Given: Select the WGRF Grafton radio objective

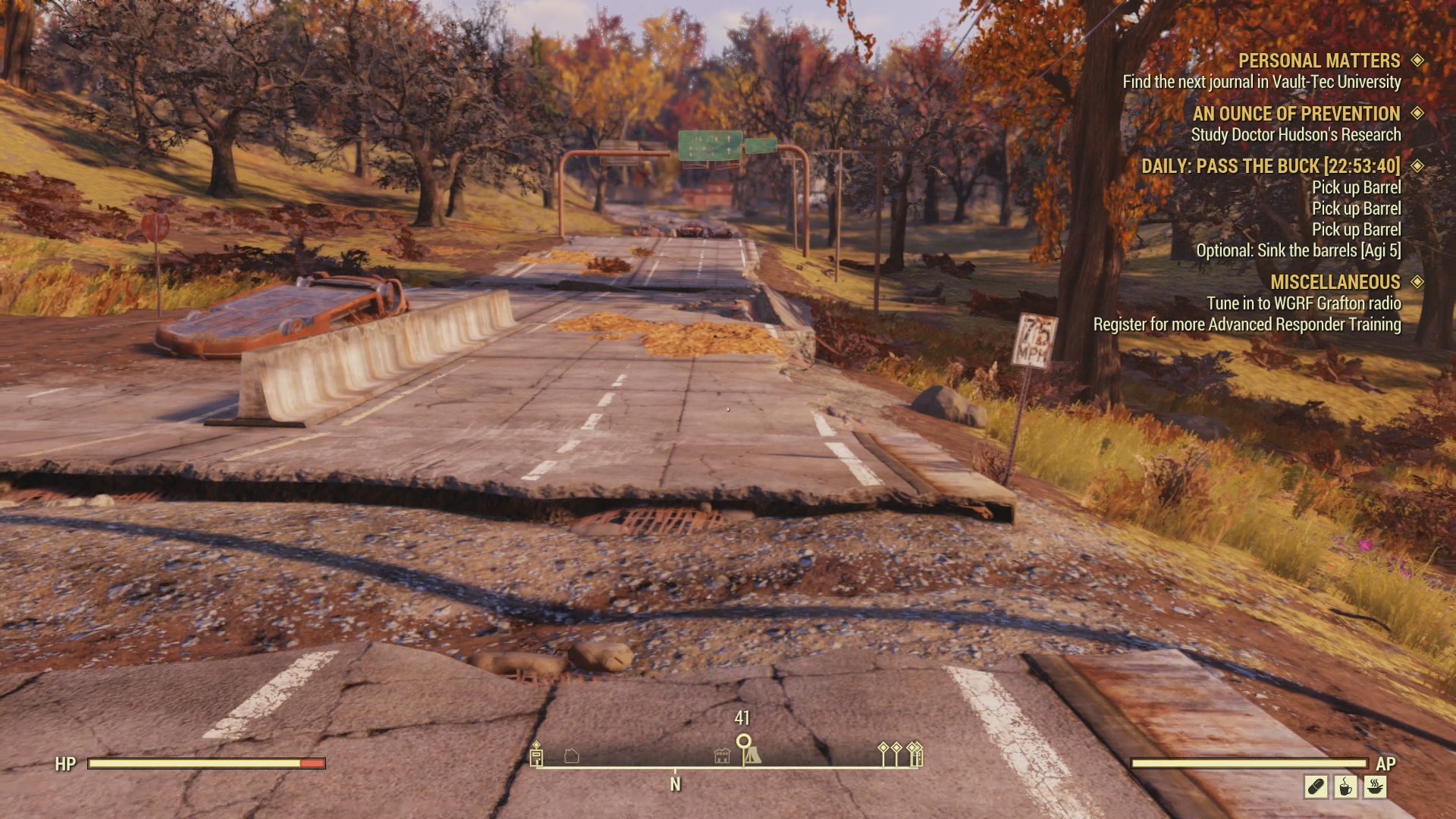Looking at the screenshot, I should pyautogui.click(x=1304, y=303).
